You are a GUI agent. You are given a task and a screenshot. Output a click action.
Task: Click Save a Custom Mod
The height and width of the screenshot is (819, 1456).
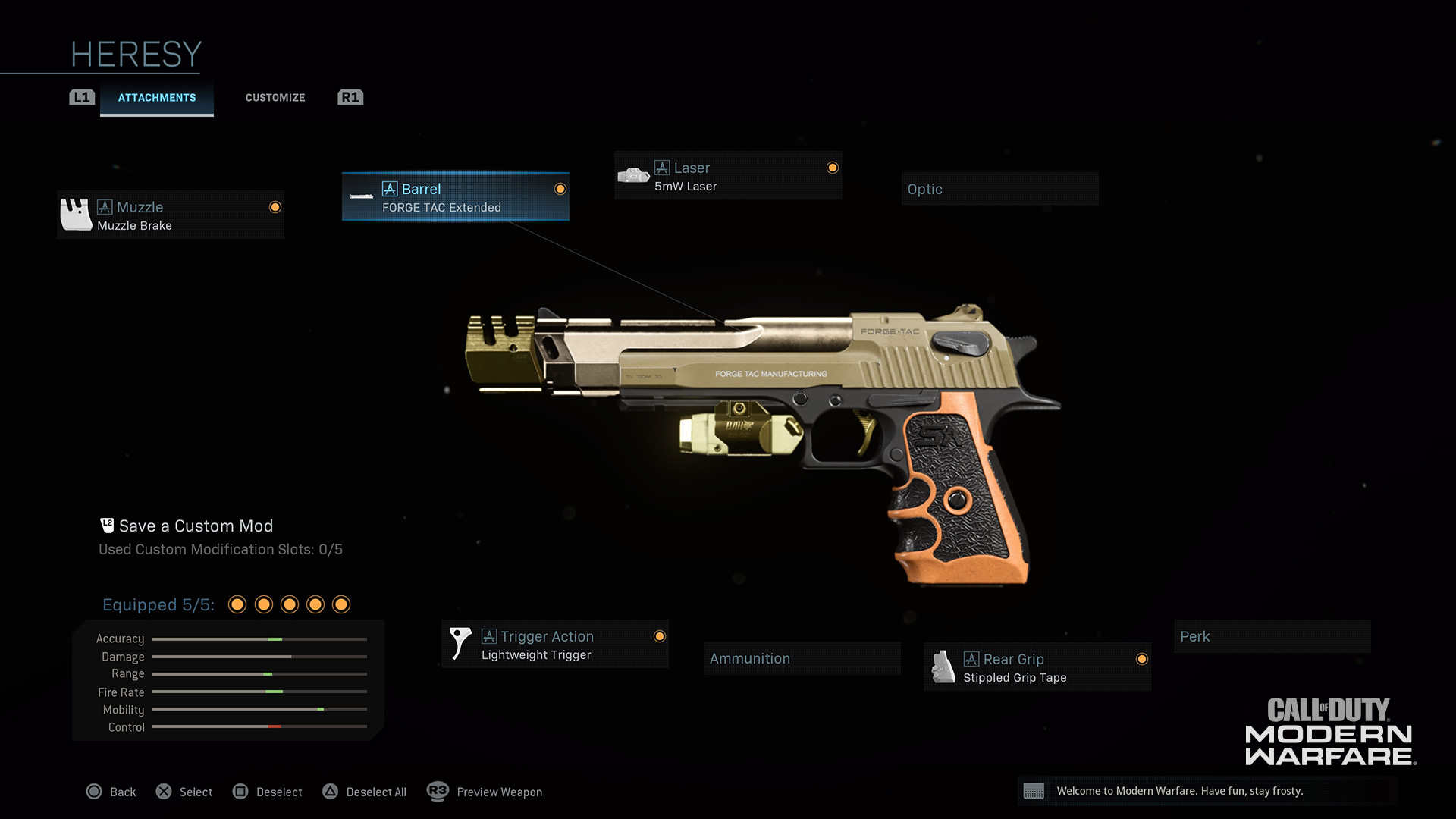coord(195,526)
